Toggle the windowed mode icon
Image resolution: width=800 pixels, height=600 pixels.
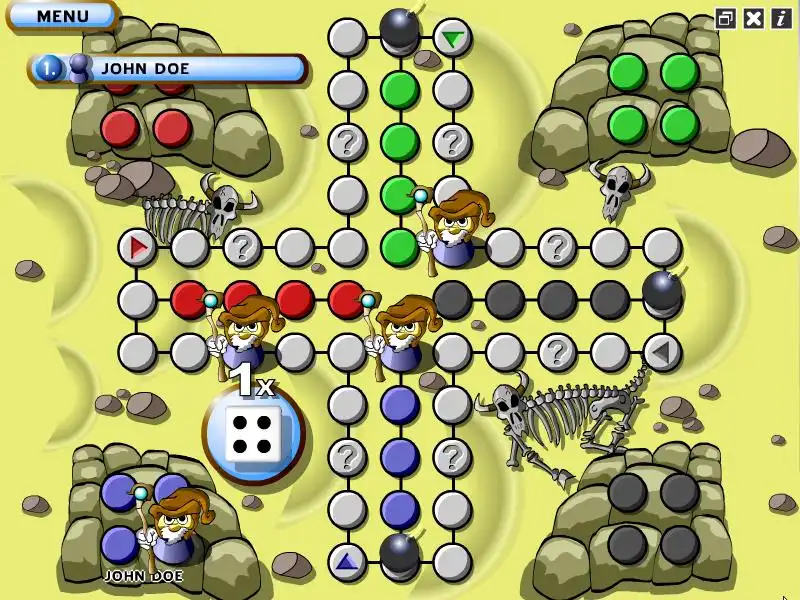726,18
